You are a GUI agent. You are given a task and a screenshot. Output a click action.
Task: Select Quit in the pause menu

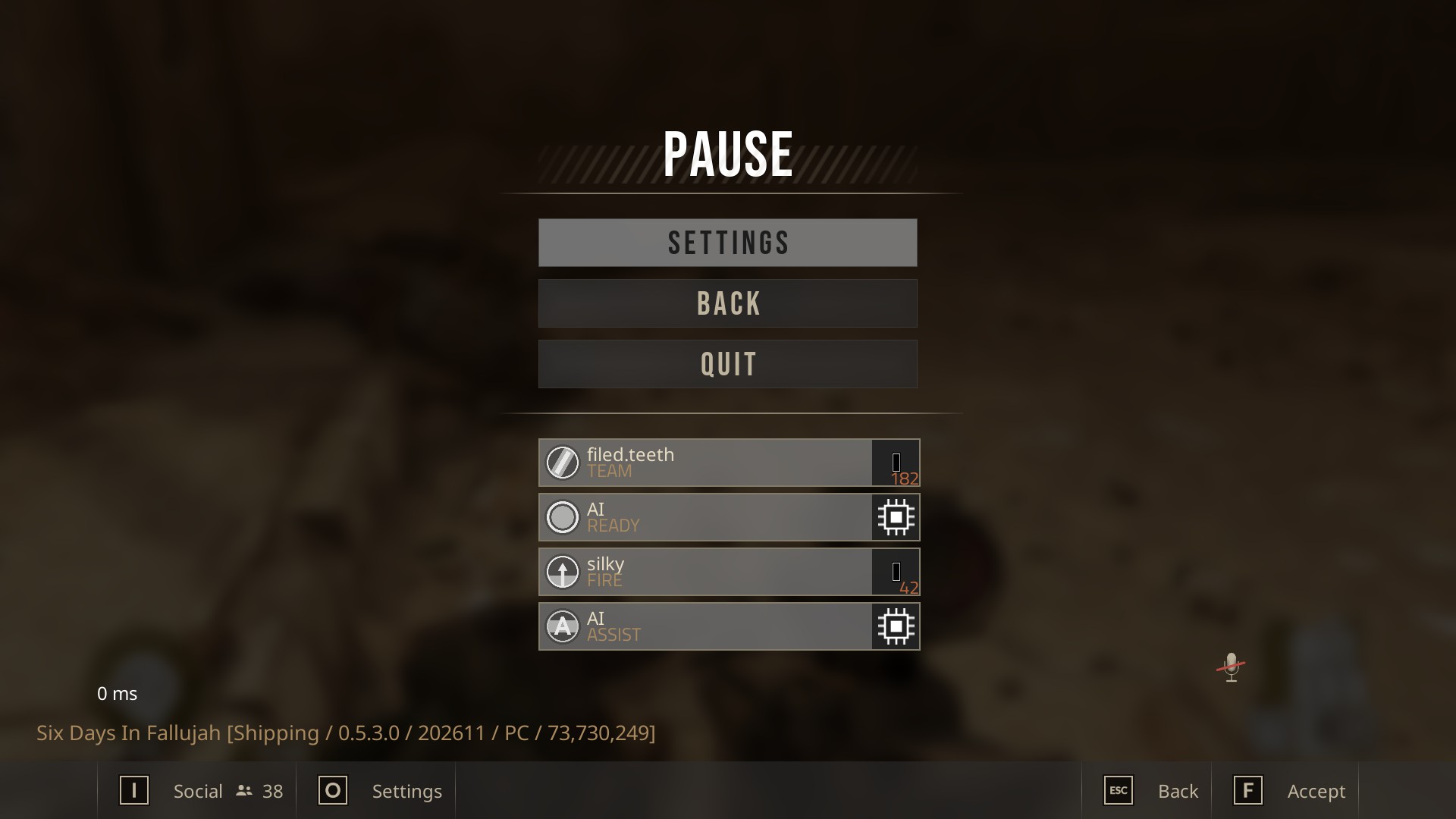tap(727, 364)
